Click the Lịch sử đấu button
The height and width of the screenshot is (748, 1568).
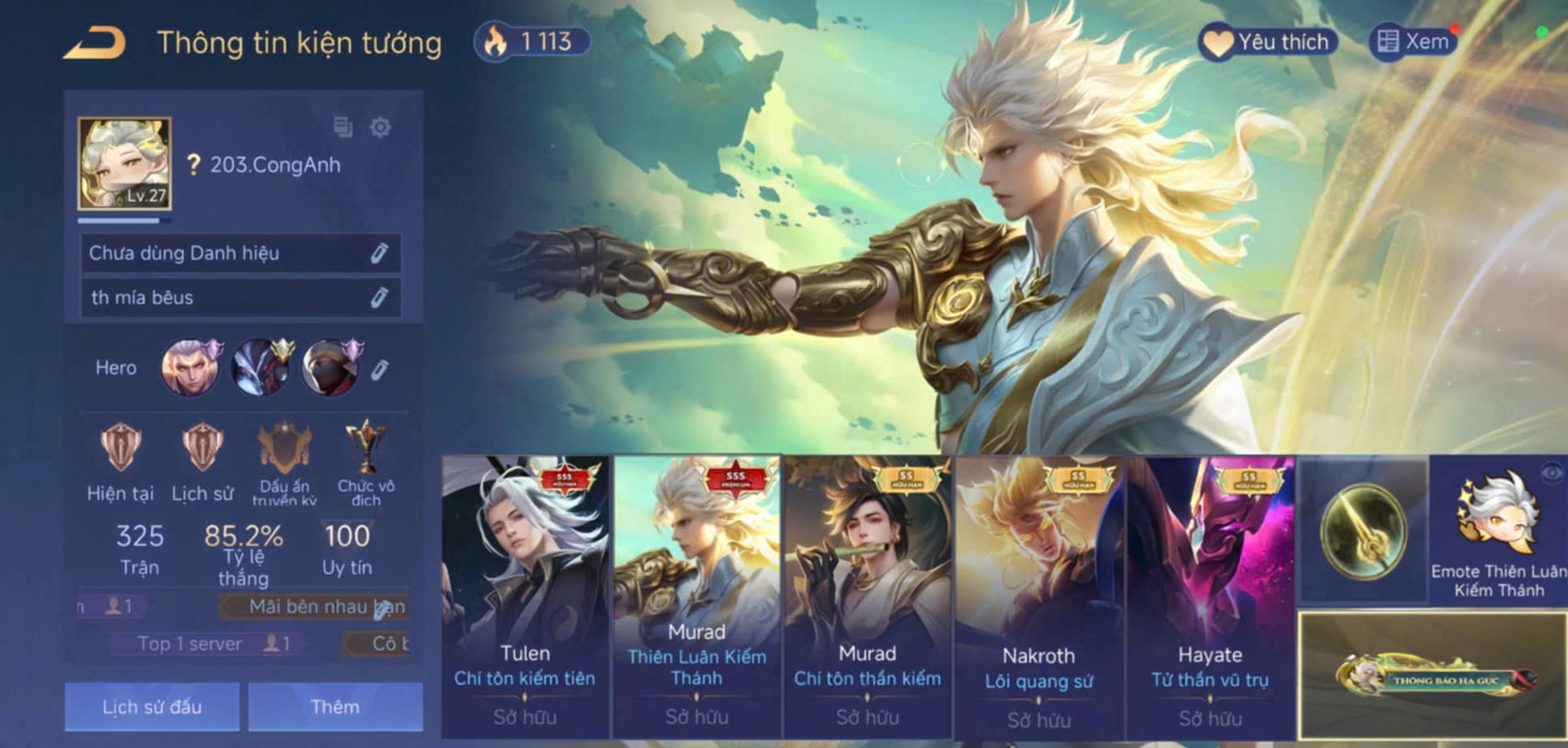point(151,706)
